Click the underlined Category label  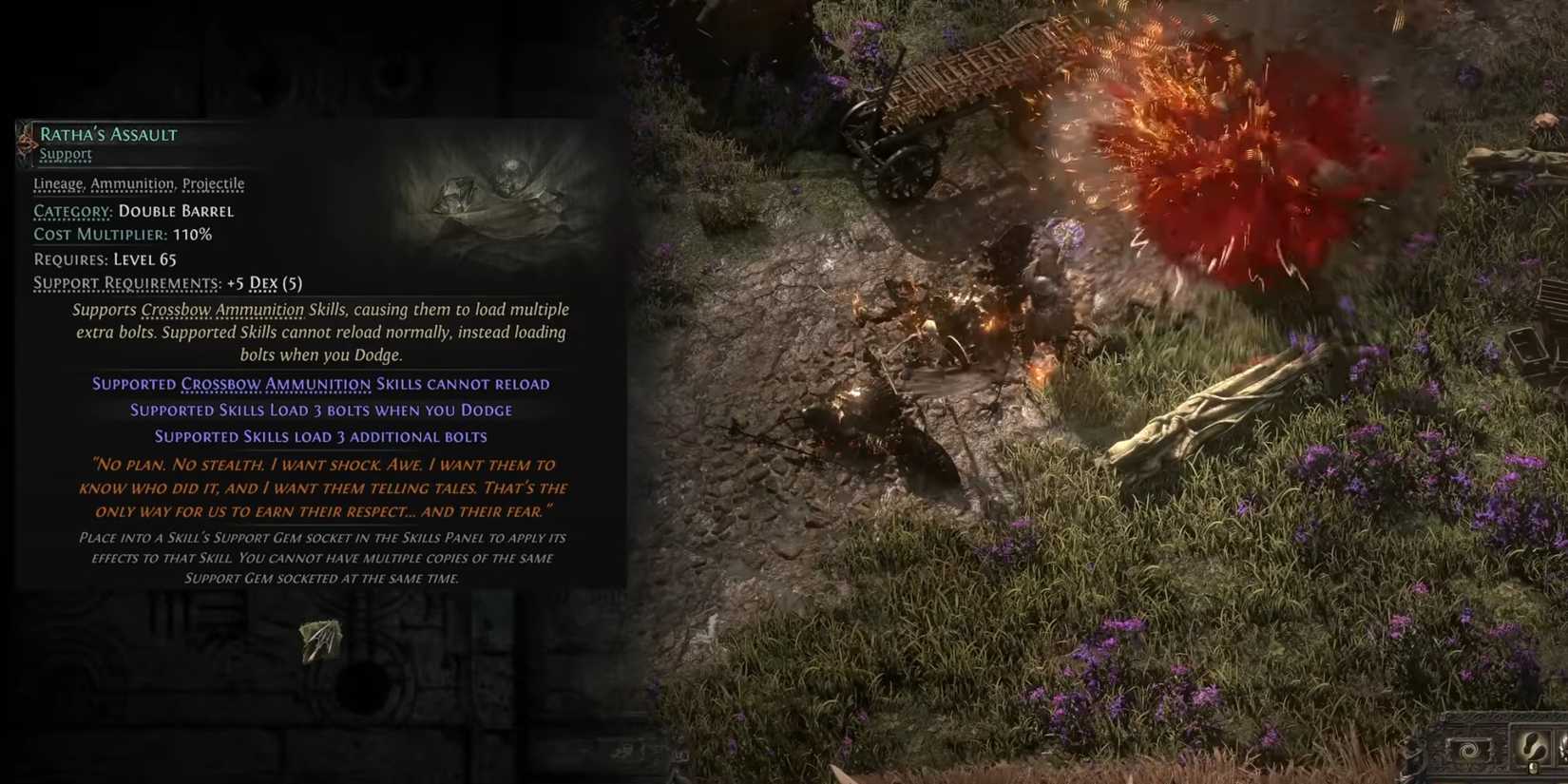coord(73,211)
